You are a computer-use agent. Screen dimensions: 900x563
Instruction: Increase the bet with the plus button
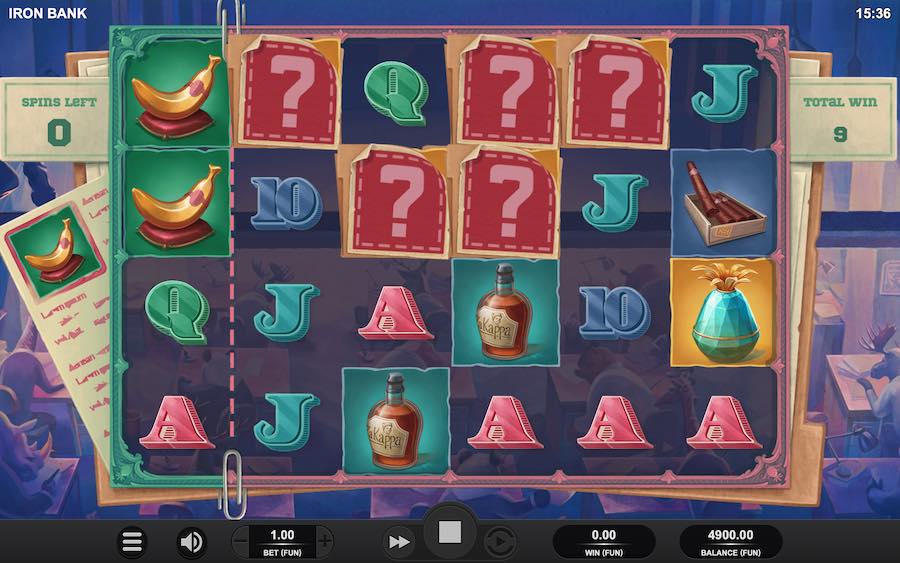(x=325, y=542)
